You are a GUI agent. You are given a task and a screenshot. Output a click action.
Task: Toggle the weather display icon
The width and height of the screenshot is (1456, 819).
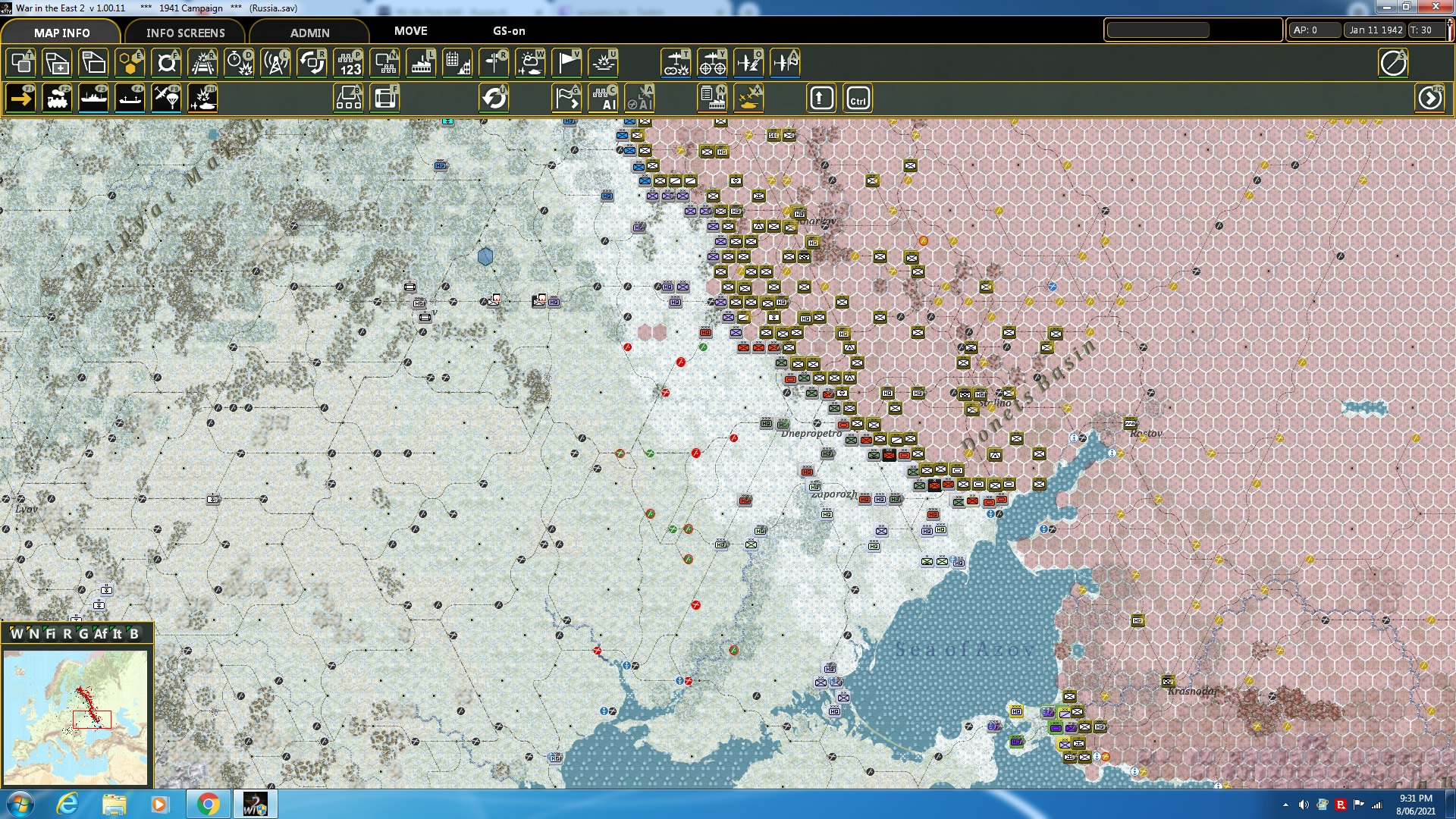click(530, 63)
